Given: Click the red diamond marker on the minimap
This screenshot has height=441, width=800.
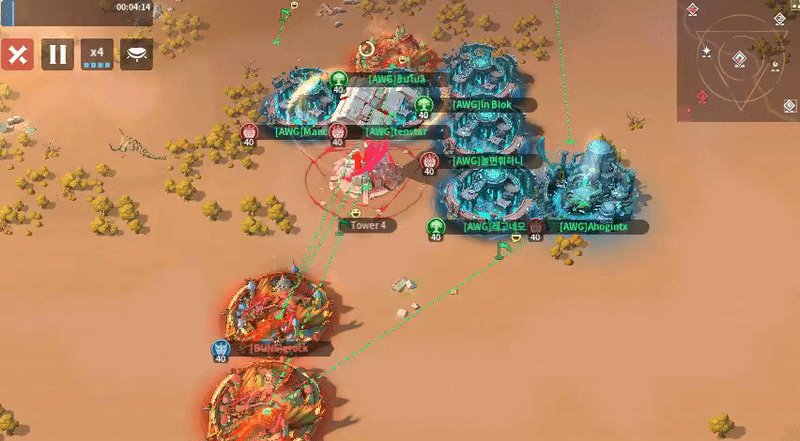Looking at the screenshot, I should 702,97.
